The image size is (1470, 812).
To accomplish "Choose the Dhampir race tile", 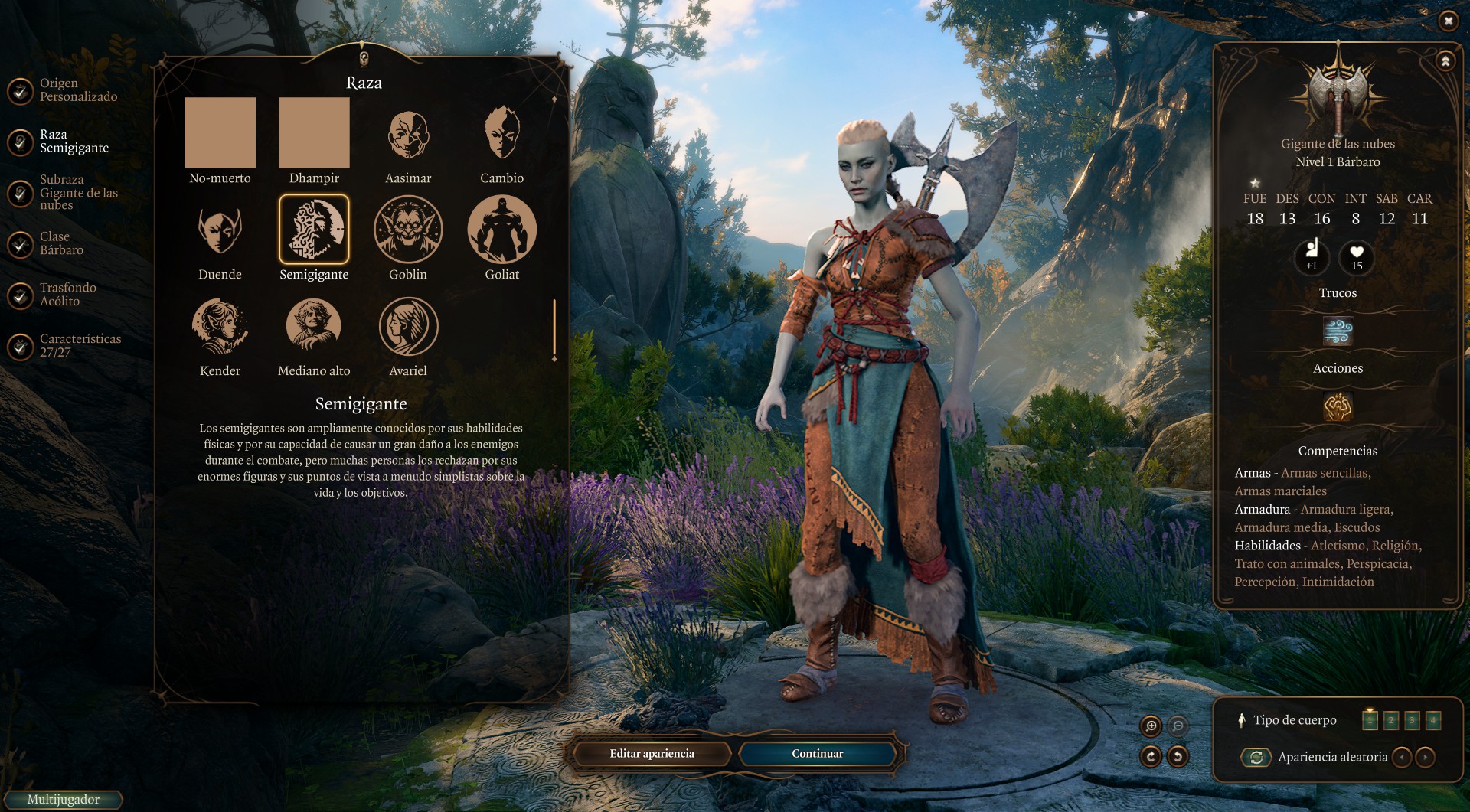I will [314, 133].
